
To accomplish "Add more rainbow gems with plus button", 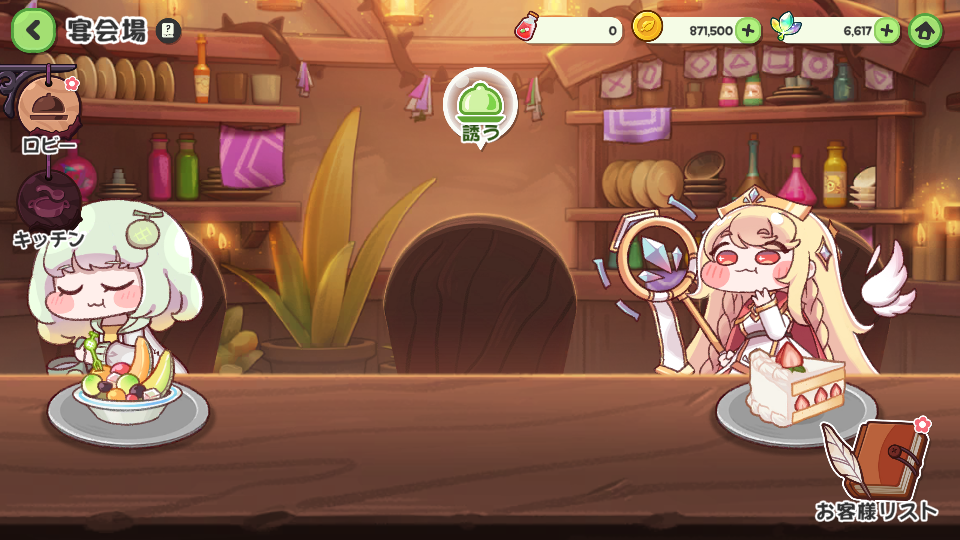I will click(x=887, y=30).
